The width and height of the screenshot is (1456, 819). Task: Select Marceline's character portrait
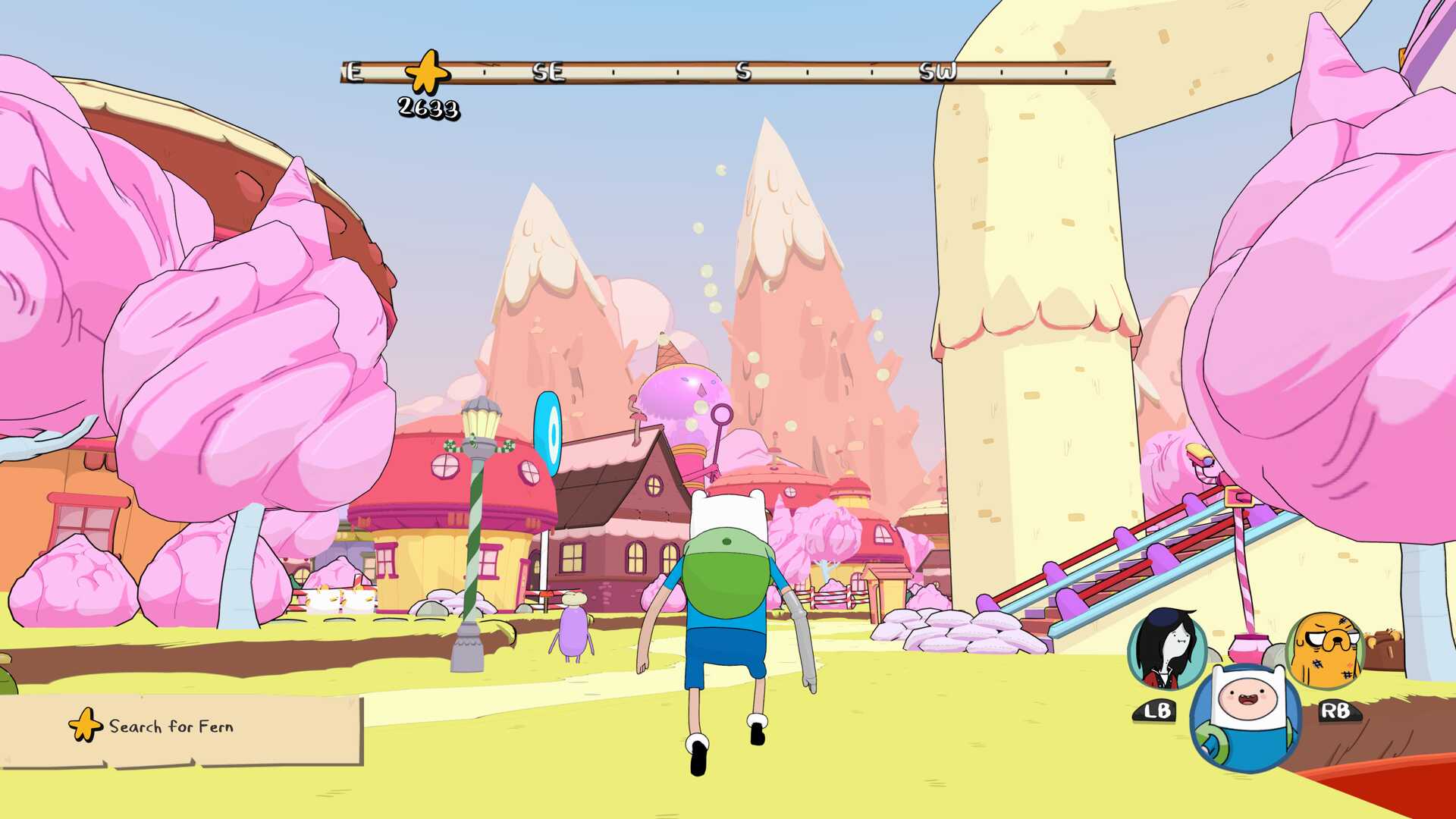(1167, 650)
